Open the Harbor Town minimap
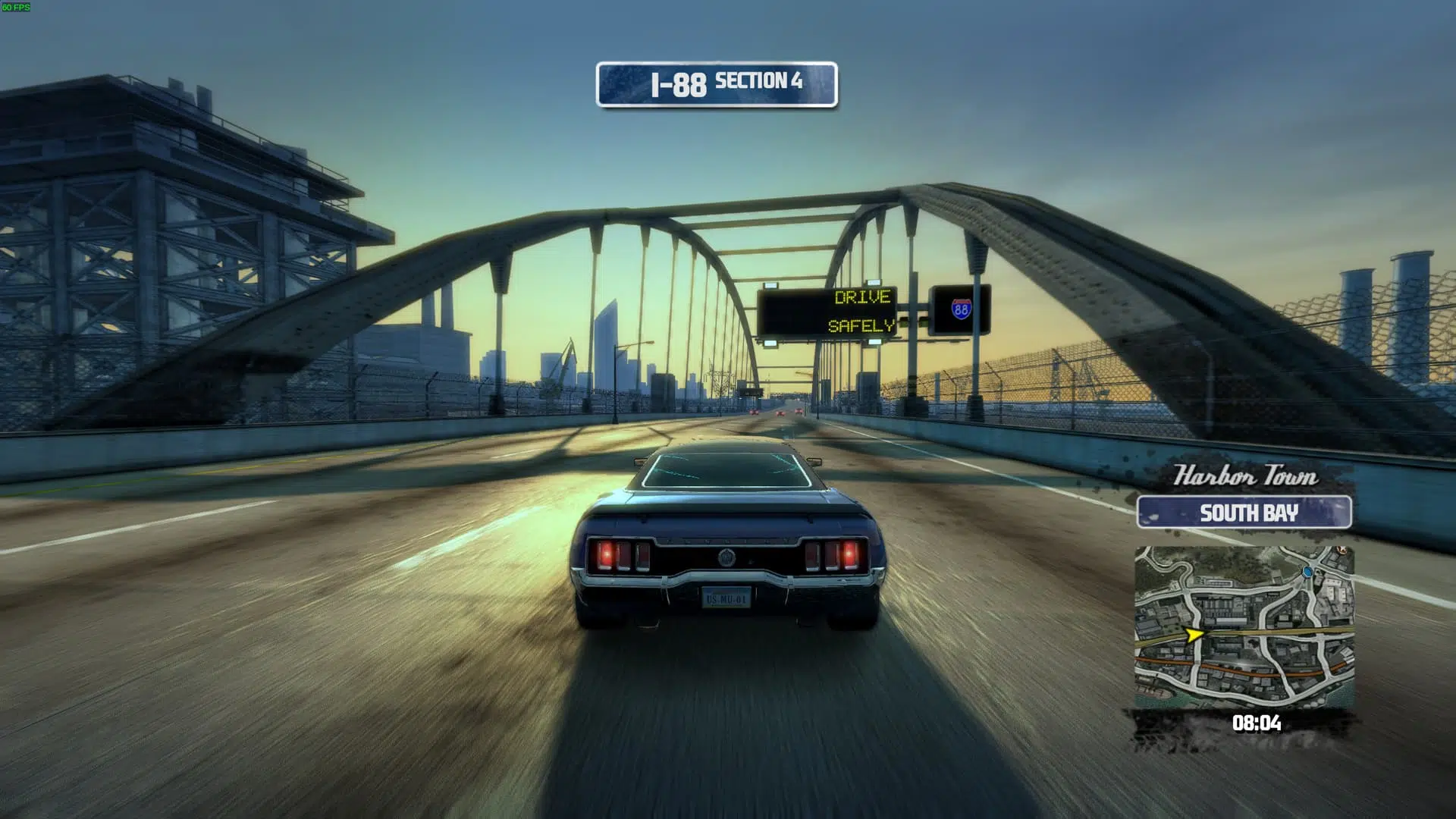Screen dimensions: 1456x819 [x=1244, y=626]
